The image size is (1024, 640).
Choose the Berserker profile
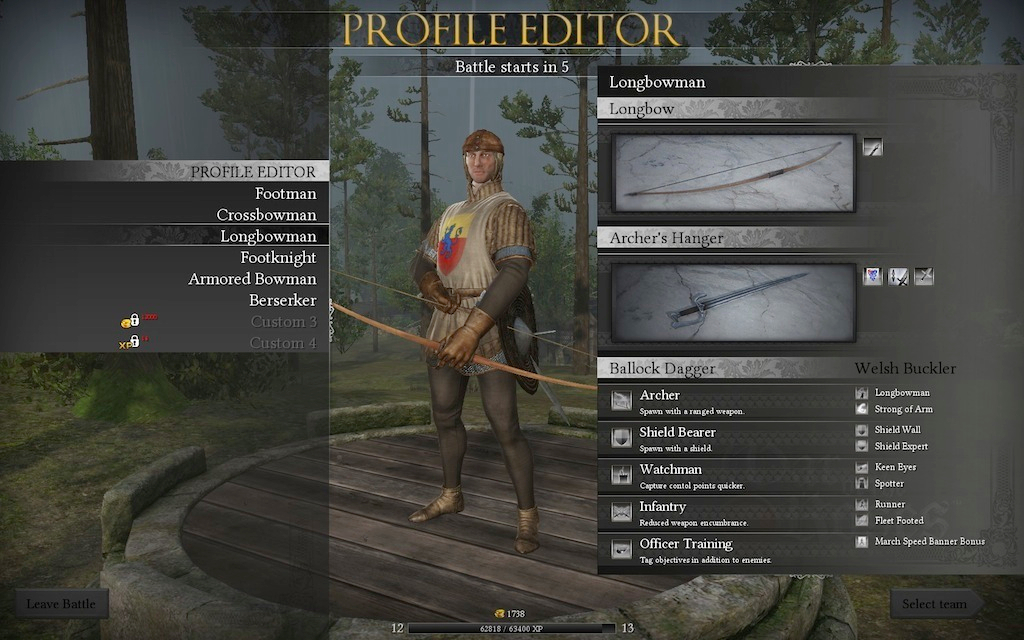282,300
